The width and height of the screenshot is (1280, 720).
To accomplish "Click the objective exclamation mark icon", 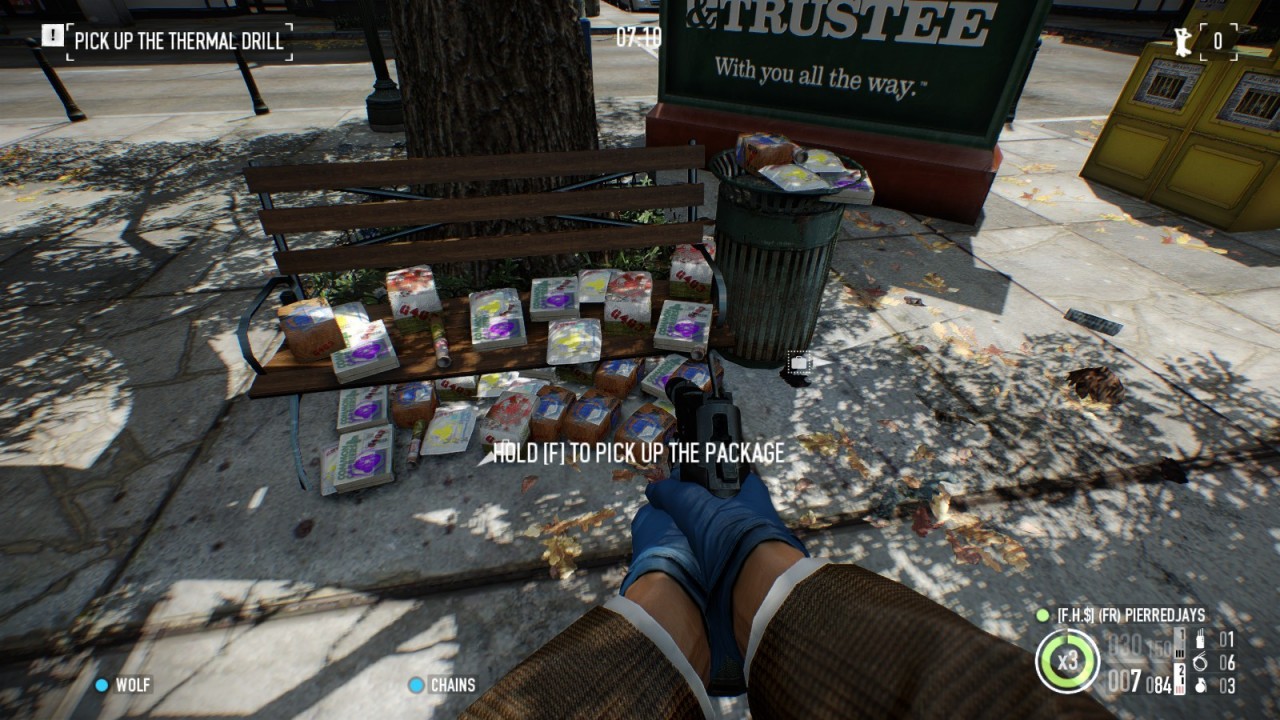I will pyautogui.click(x=52, y=38).
